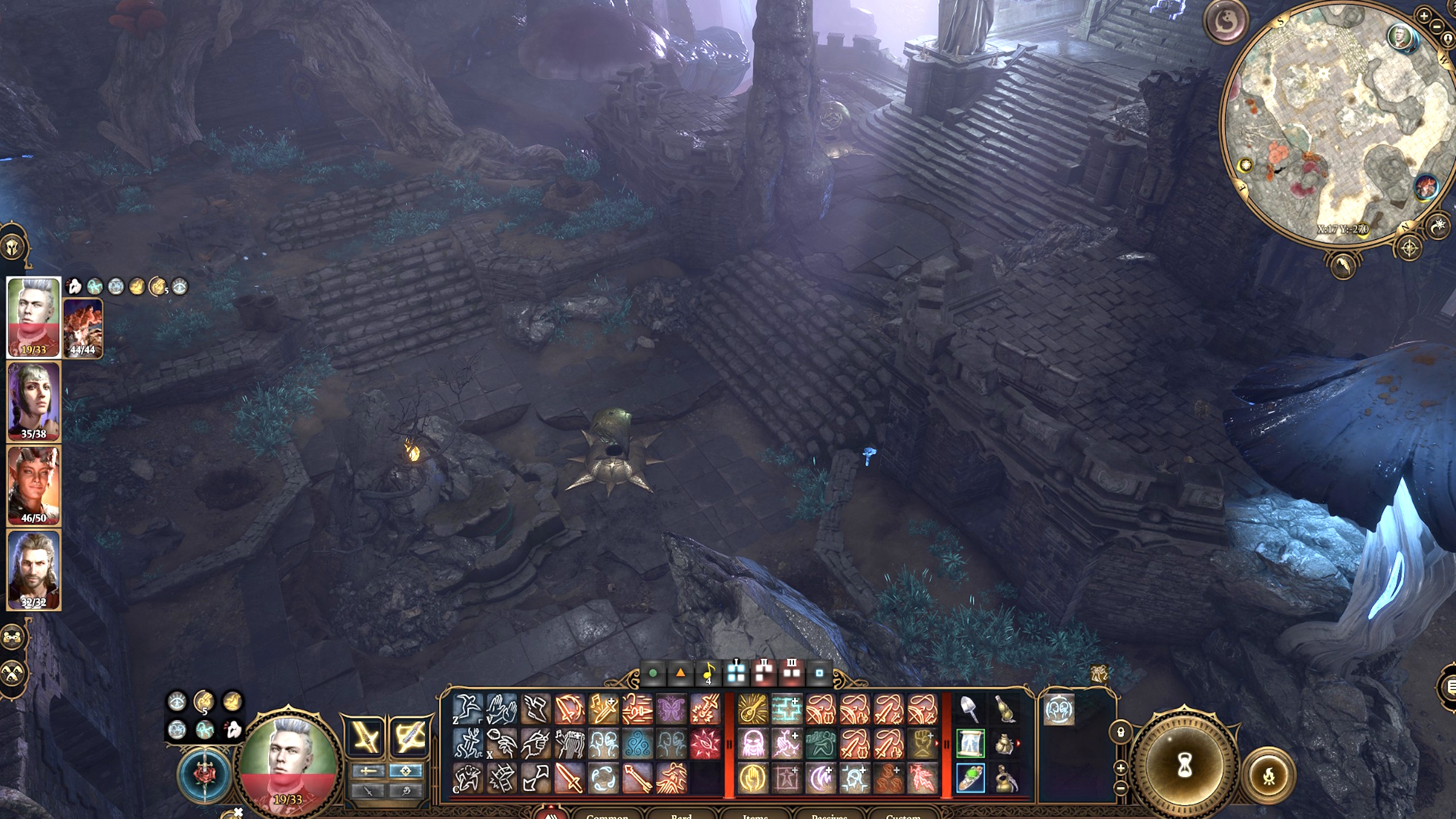Switch to the Bard hotbar tab

click(x=681, y=816)
